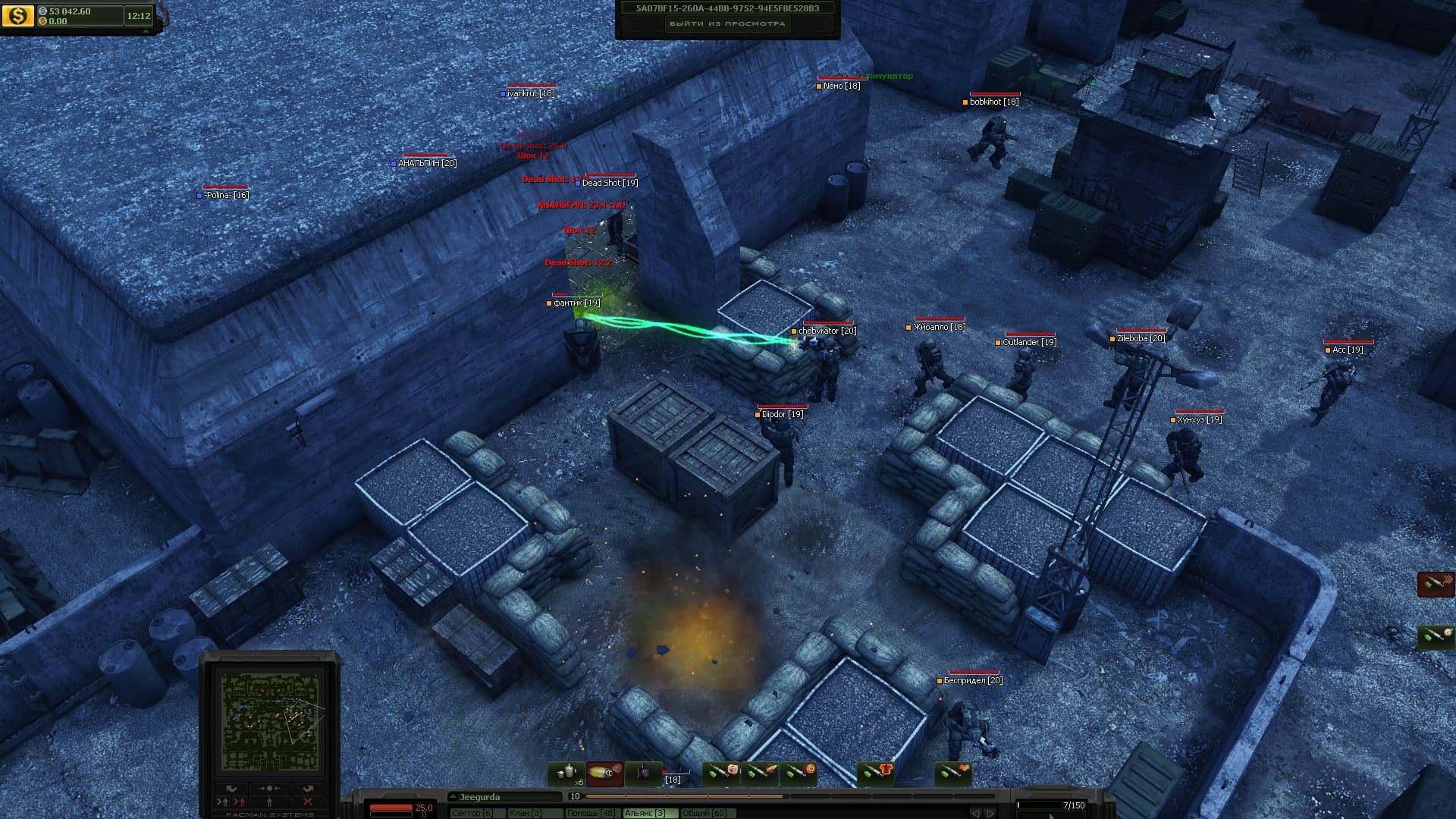Screen dimensions: 1456x819
Task: Toggle the red X control on the minimap panel
Action: coord(308,801)
